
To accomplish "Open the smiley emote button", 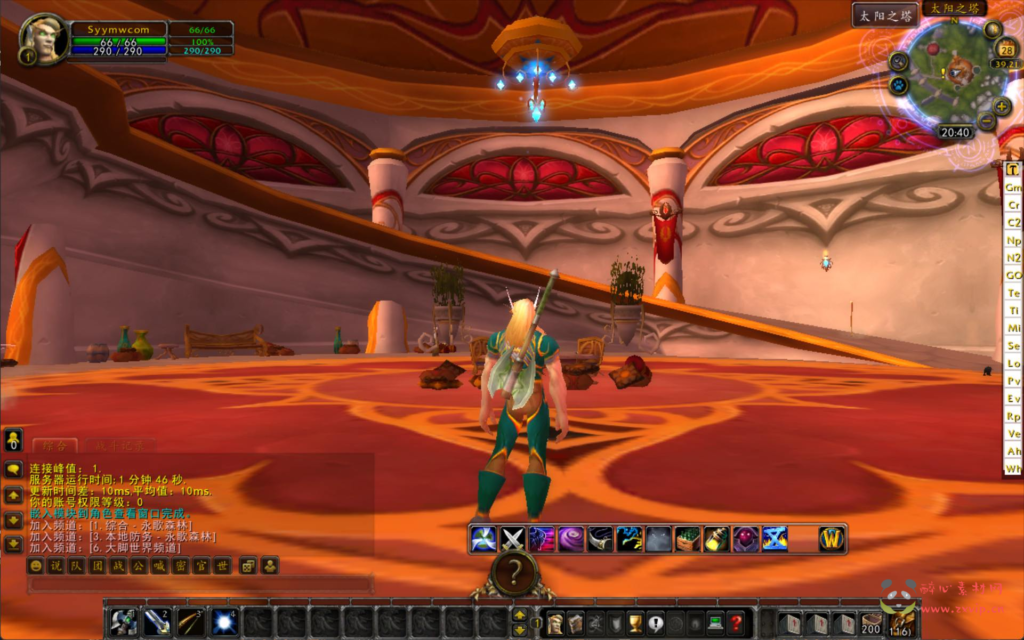I will pos(36,566).
